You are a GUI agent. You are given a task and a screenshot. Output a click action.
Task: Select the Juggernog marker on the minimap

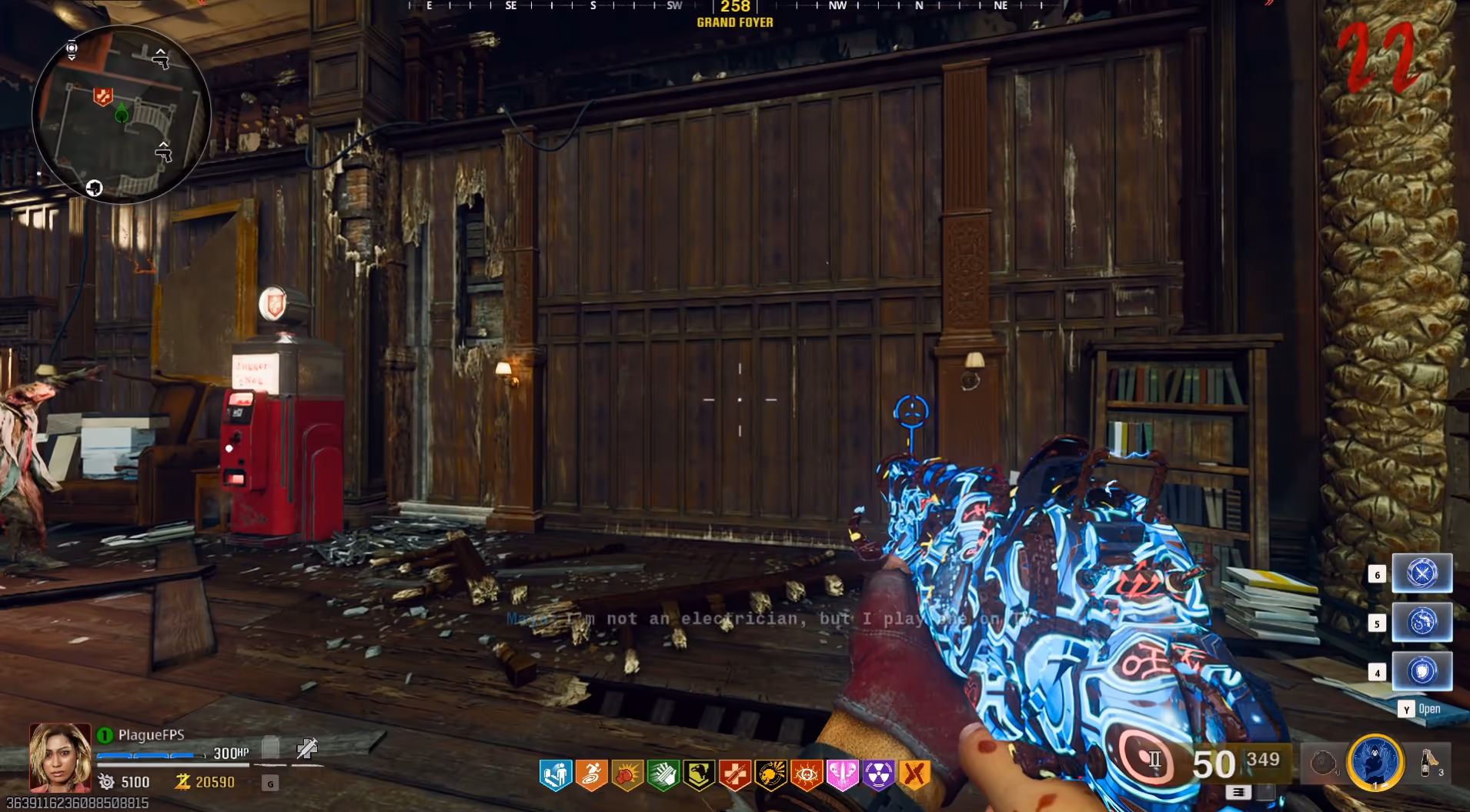tap(102, 97)
